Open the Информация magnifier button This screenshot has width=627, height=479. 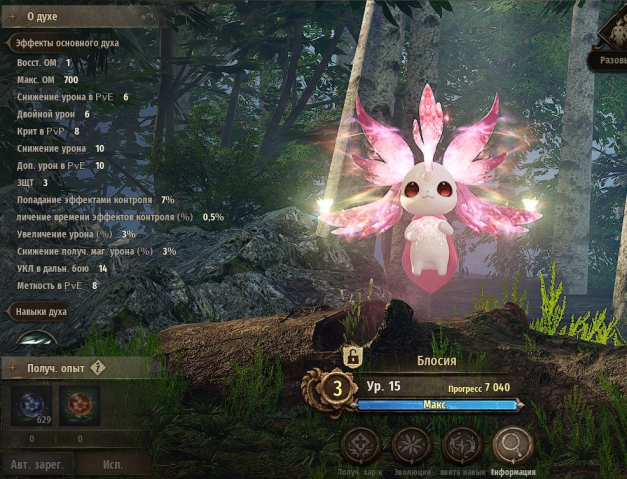coord(513,446)
